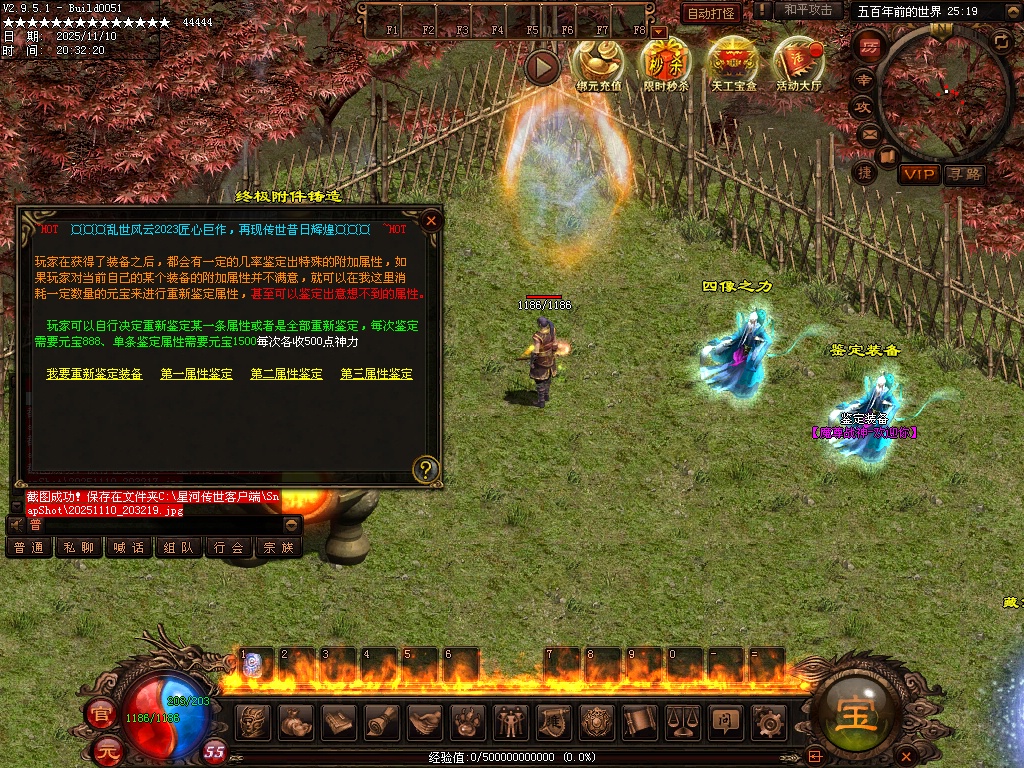Viewport: 1024px width, 768px height.
Task: Click the circular minimap
Action: pos(945,92)
